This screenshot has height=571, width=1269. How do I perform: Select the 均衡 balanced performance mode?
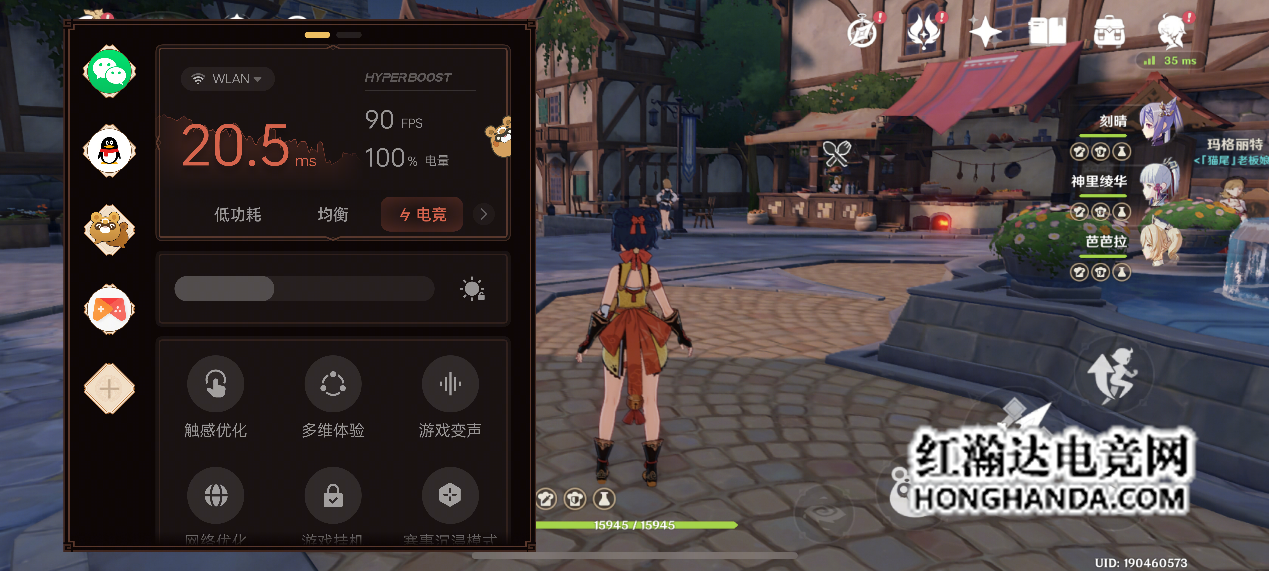click(333, 214)
